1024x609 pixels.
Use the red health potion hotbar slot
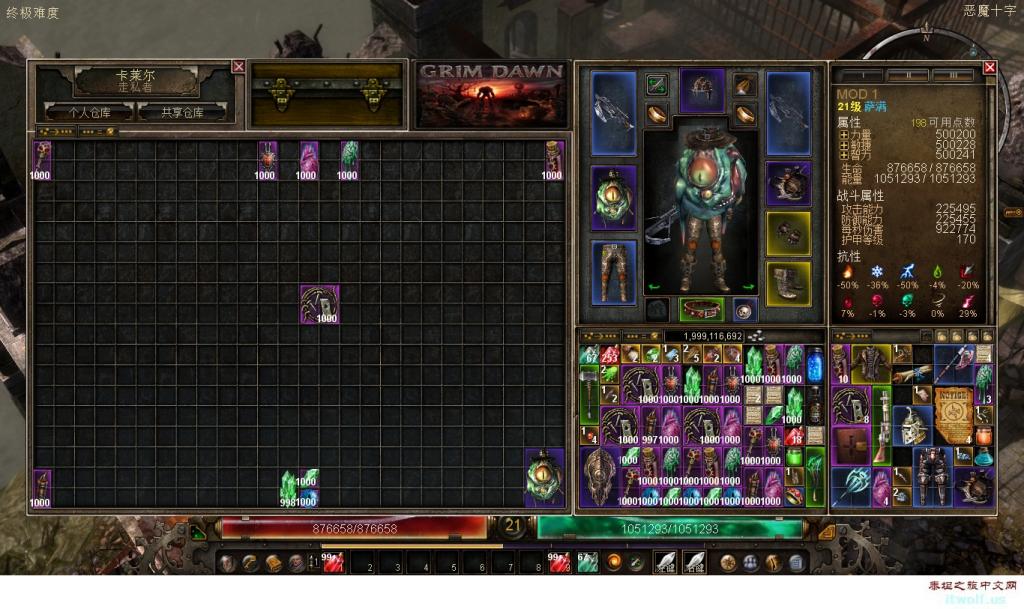tap(332, 562)
